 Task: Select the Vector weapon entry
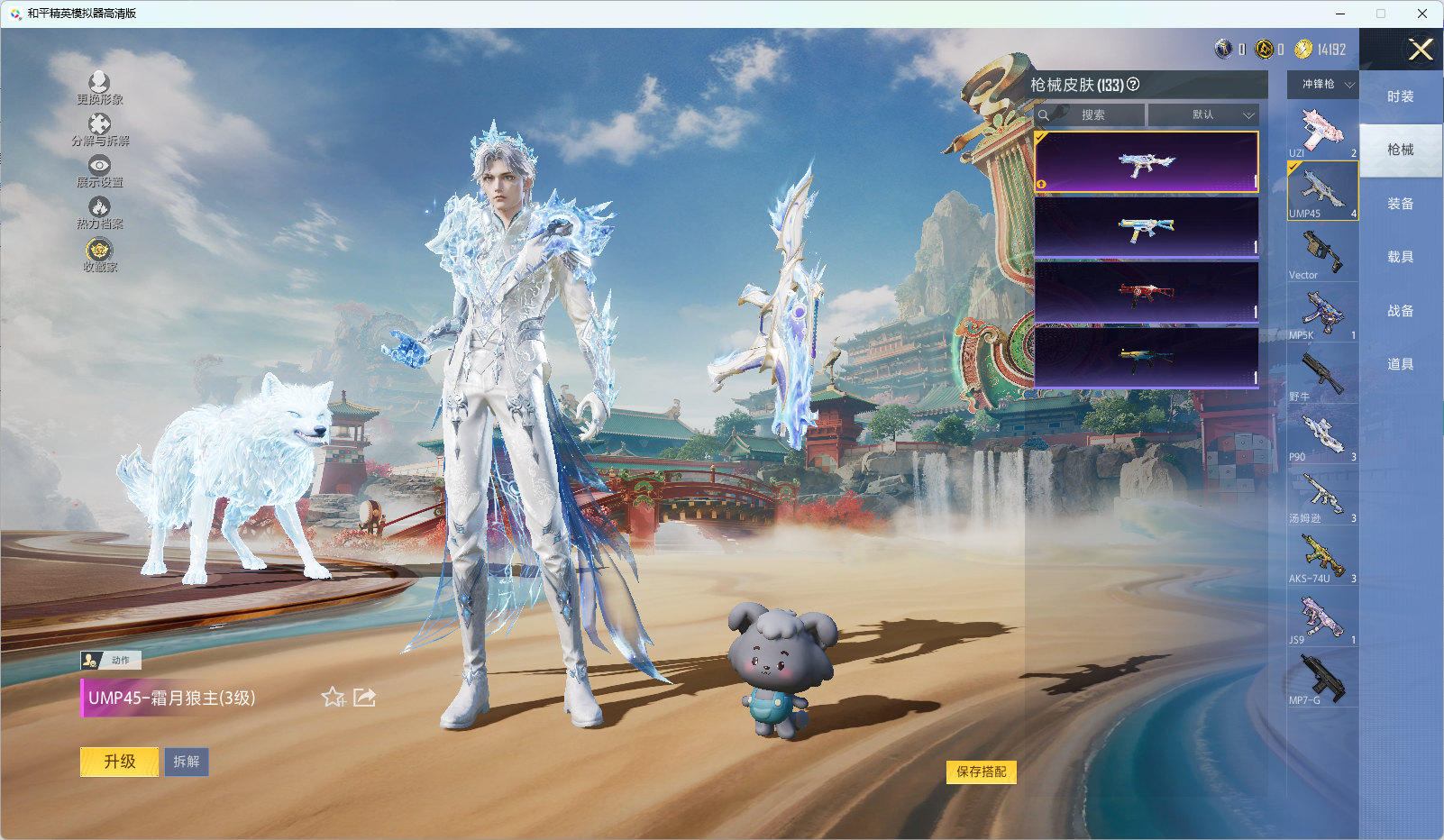tap(1322, 253)
